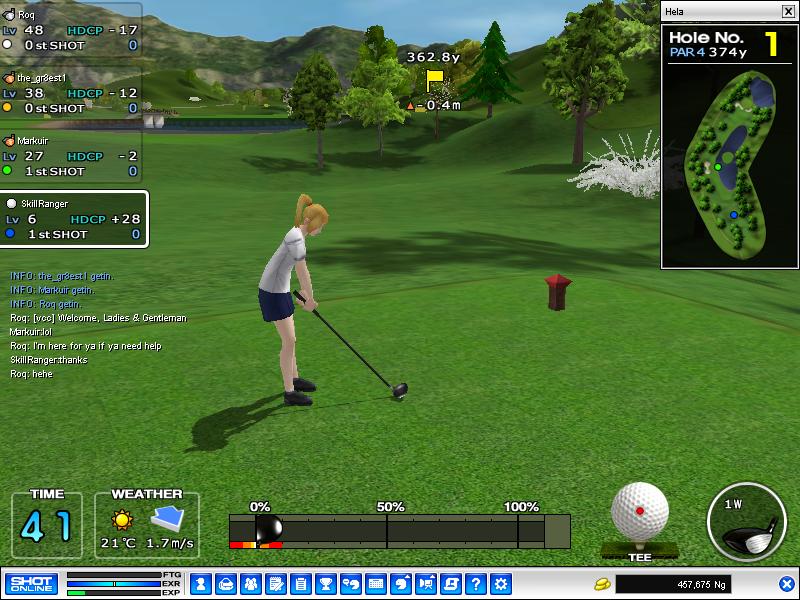Viewport: 800px width, 600px height.
Task: Open the gear settings icon
Action: click(501, 583)
